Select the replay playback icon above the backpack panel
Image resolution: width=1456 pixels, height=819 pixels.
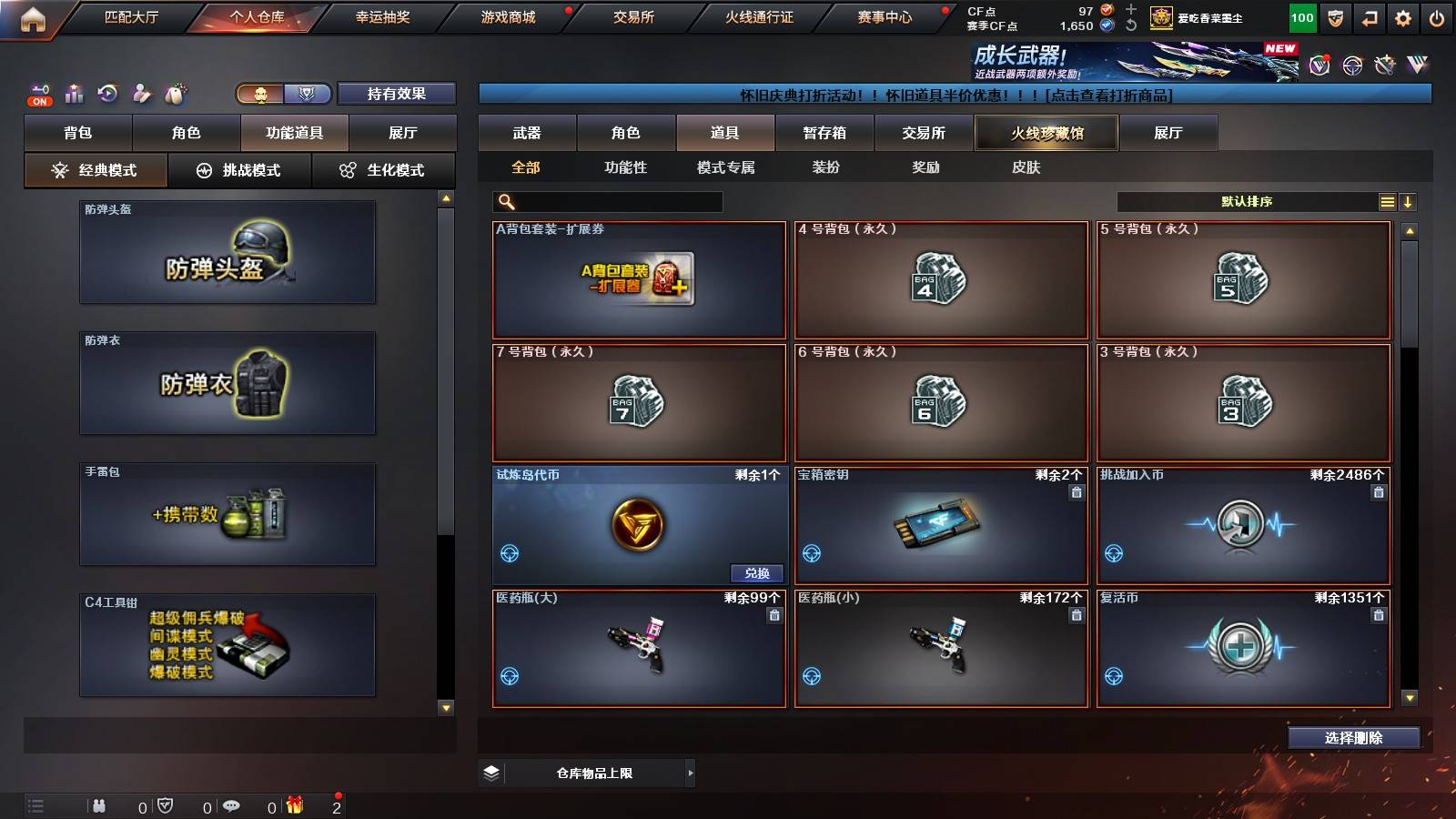pyautogui.click(x=107, y=93)
